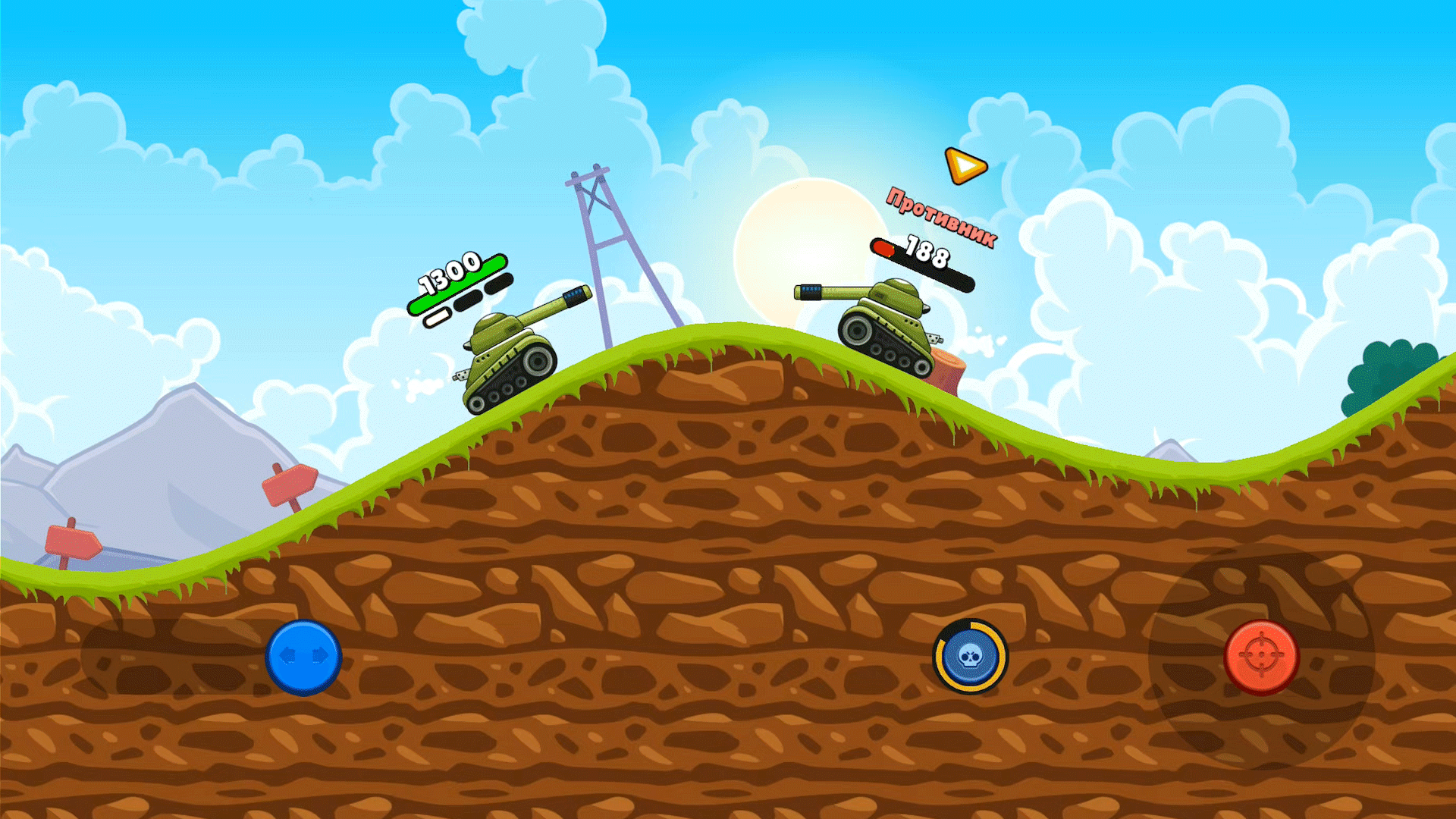
Task: Click a black ammo segment near the 1300 bar
Action: [x=468, y=300]
